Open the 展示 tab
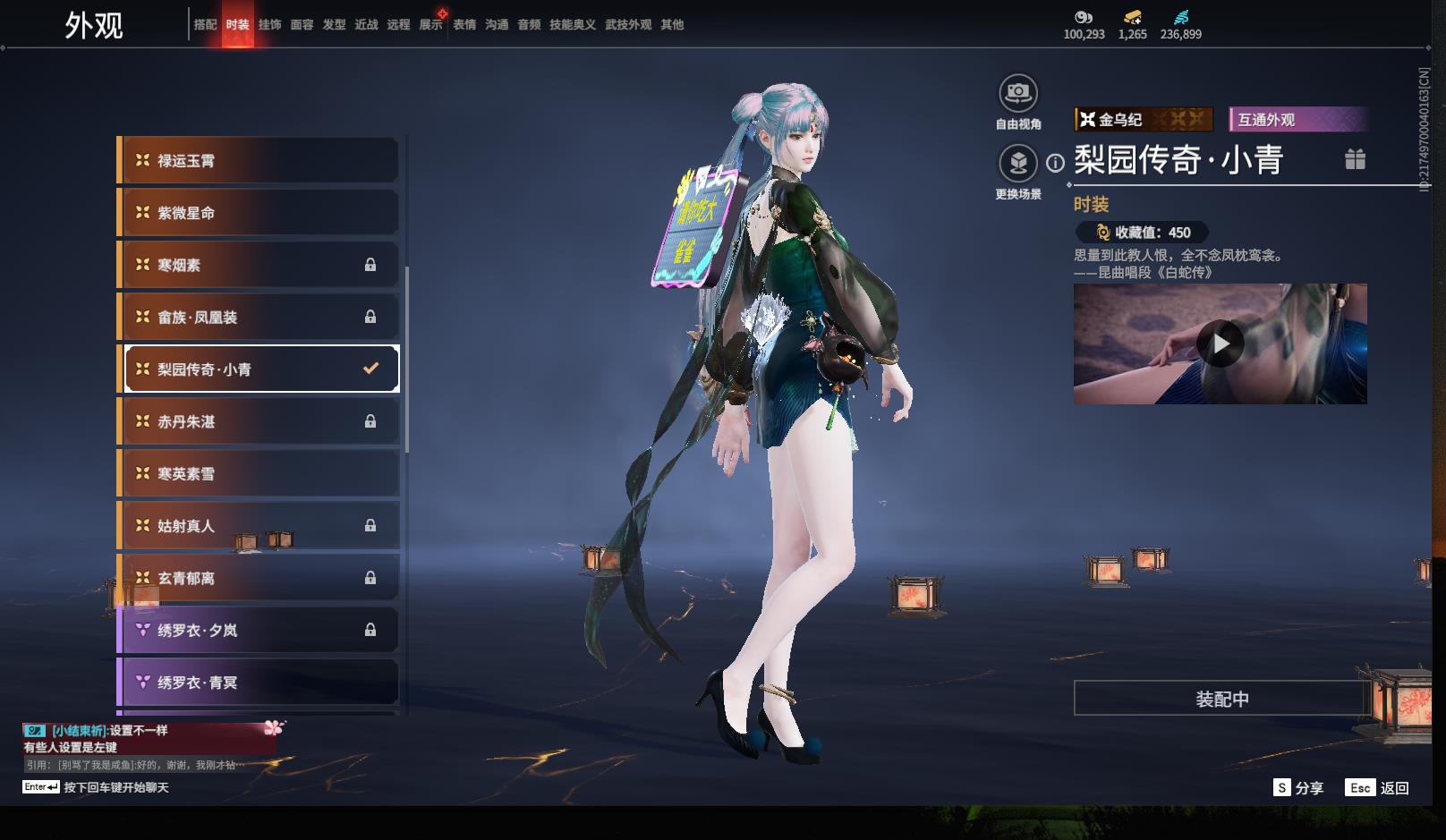 pyautogui.click(x=430, y=25)
